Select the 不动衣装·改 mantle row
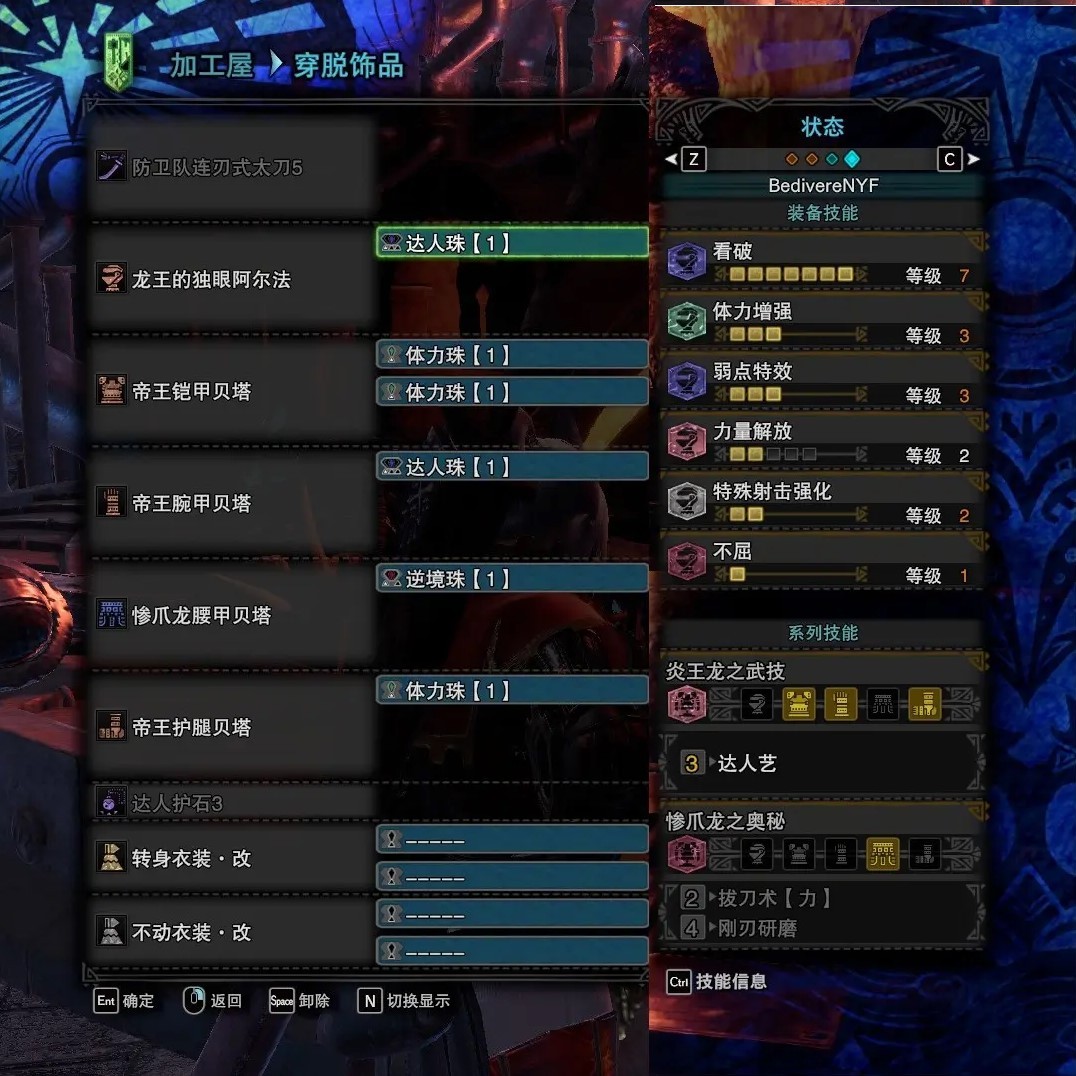The image size is (1076, 1076). pos(230,932)
